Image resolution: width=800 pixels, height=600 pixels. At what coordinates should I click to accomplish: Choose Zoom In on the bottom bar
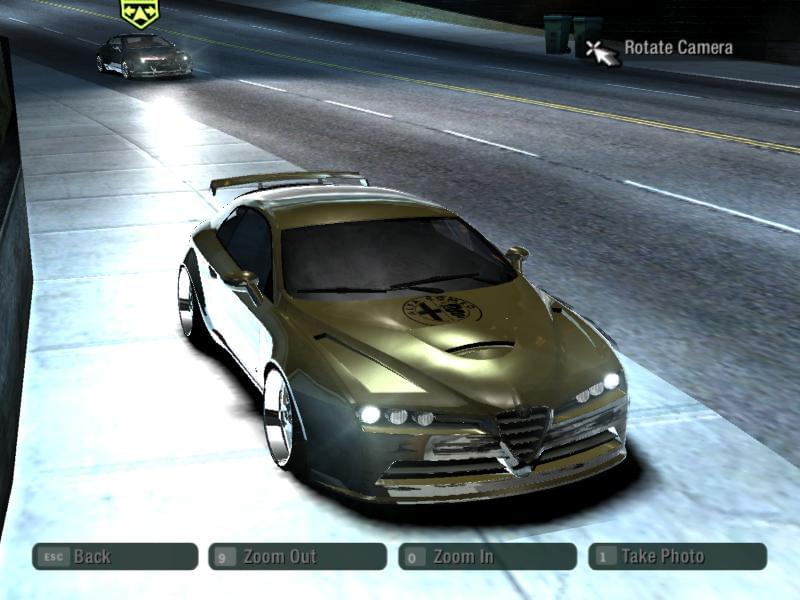(487, 556)
